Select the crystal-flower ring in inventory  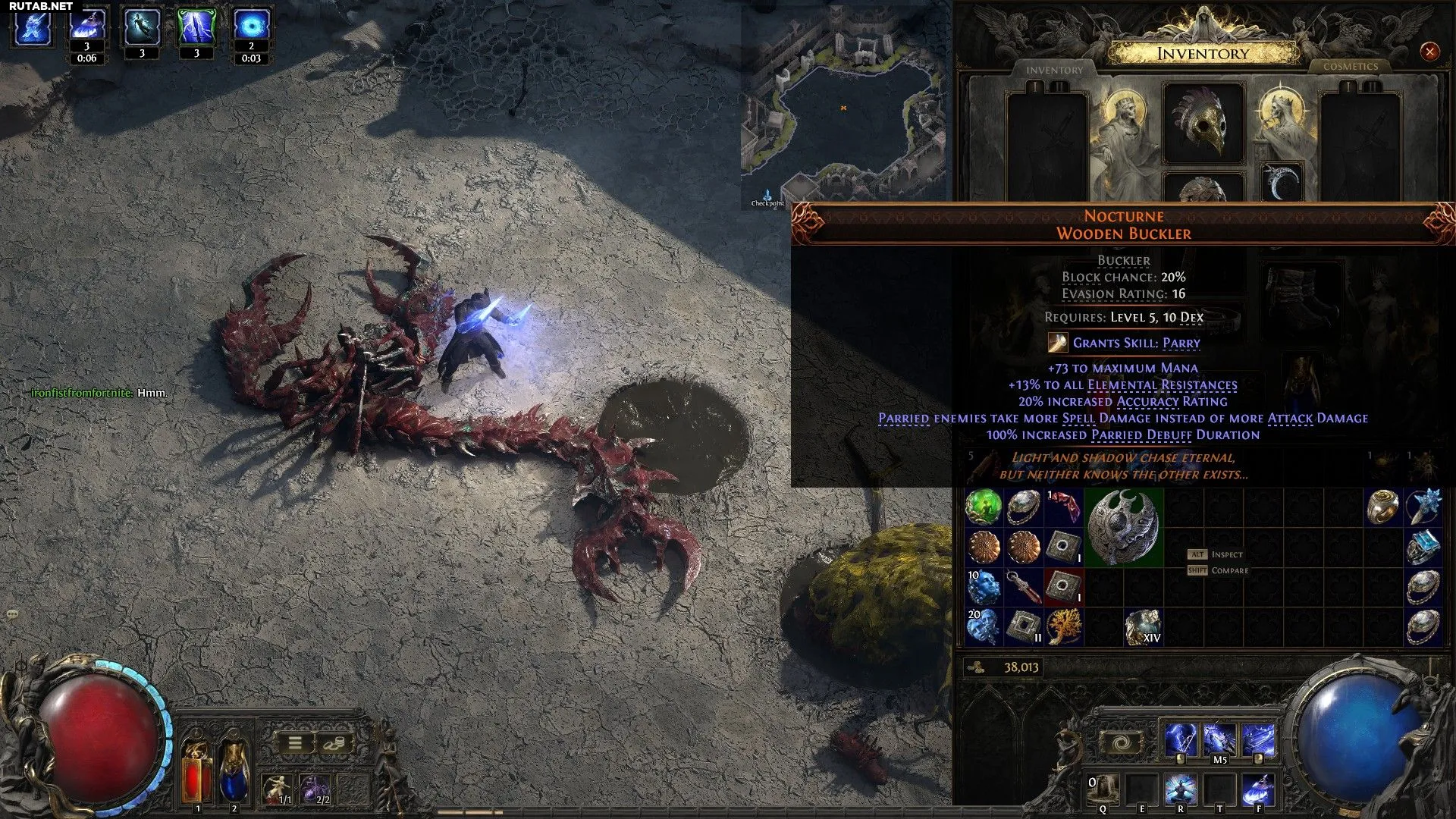coord(1423,507)
